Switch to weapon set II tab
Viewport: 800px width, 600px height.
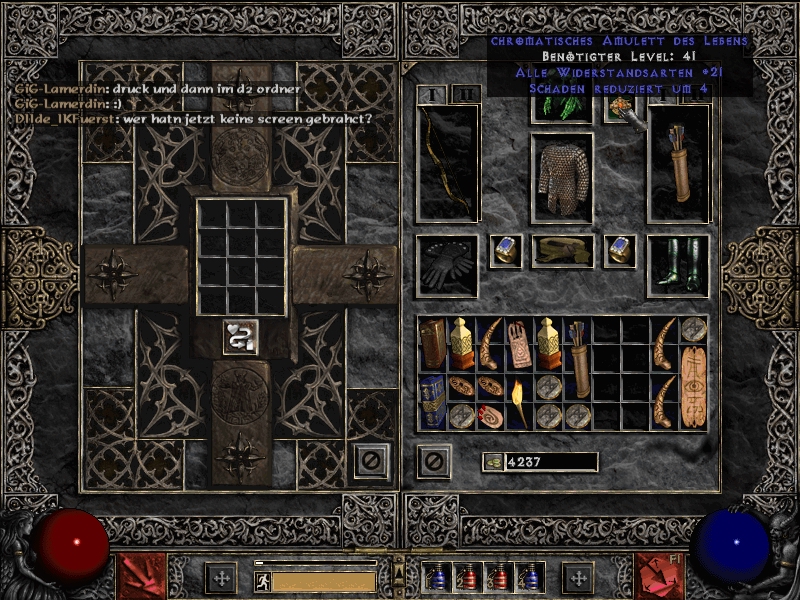pyautogui.click(x=464, y=95)
